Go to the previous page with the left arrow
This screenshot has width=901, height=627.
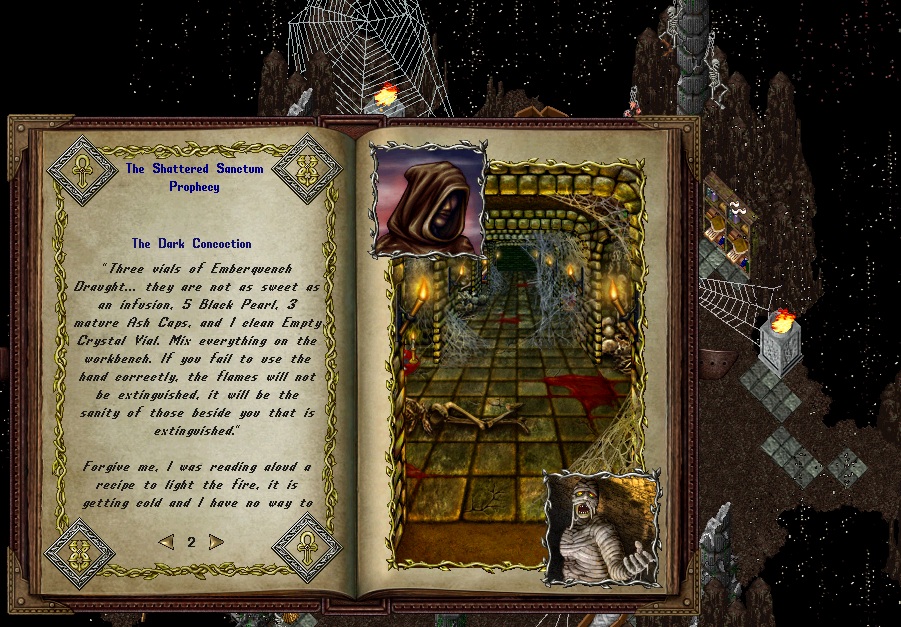pos(166,542)
